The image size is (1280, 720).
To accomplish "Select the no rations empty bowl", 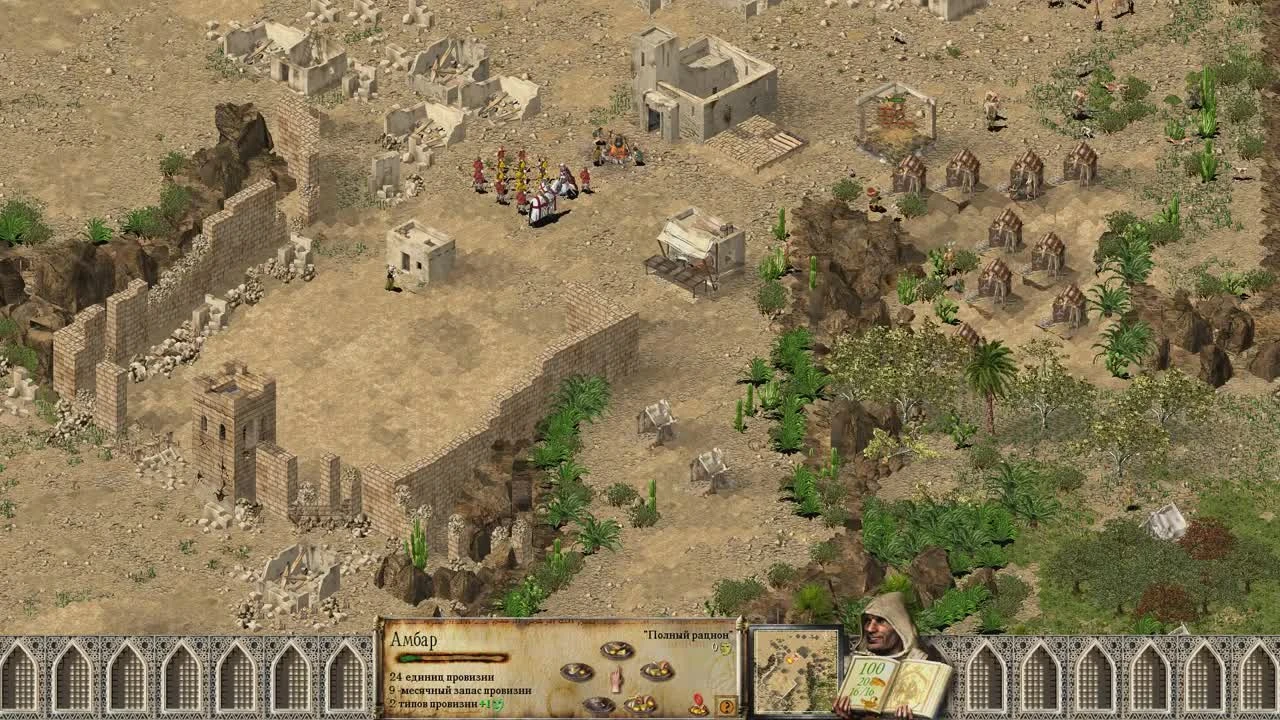I will click(x=597, y=703).
